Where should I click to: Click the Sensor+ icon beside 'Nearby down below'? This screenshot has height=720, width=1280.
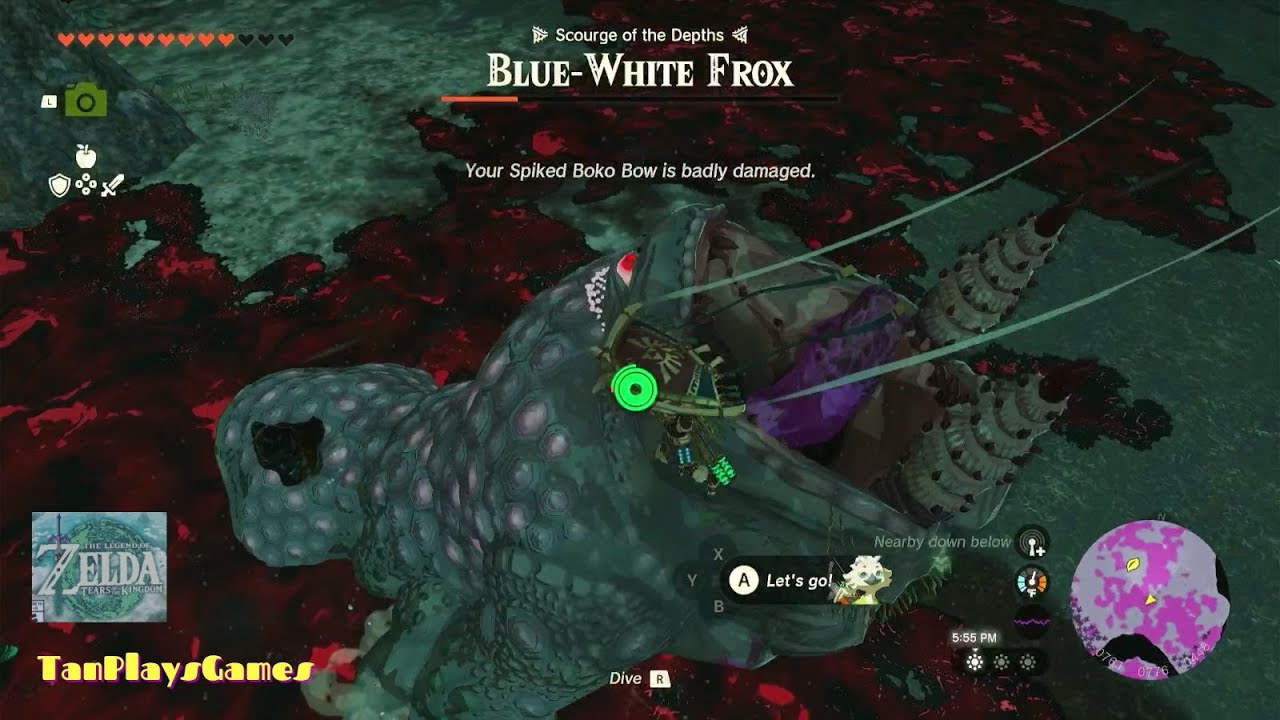[1032, 544]
